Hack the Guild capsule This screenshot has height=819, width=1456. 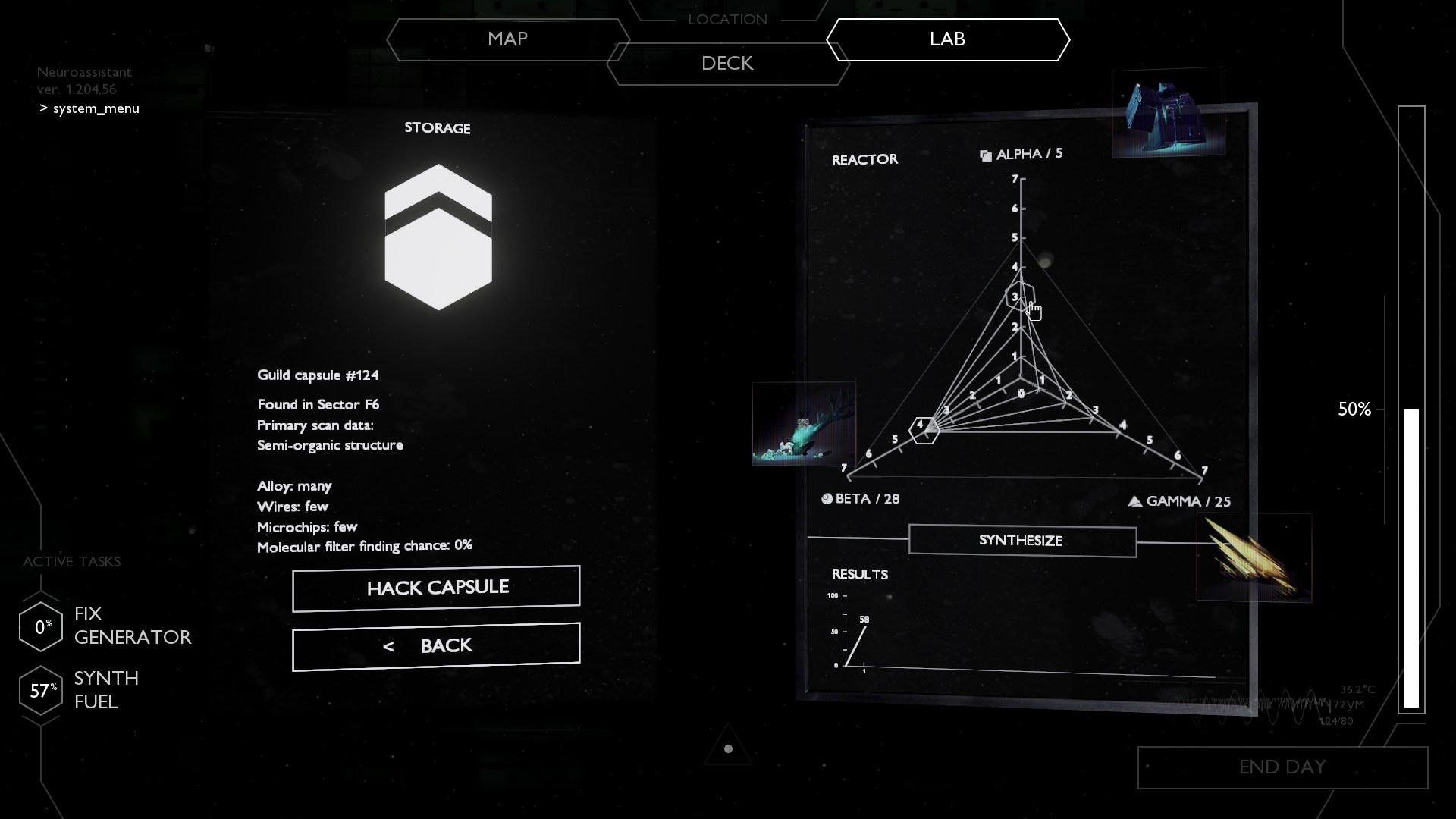436,588
